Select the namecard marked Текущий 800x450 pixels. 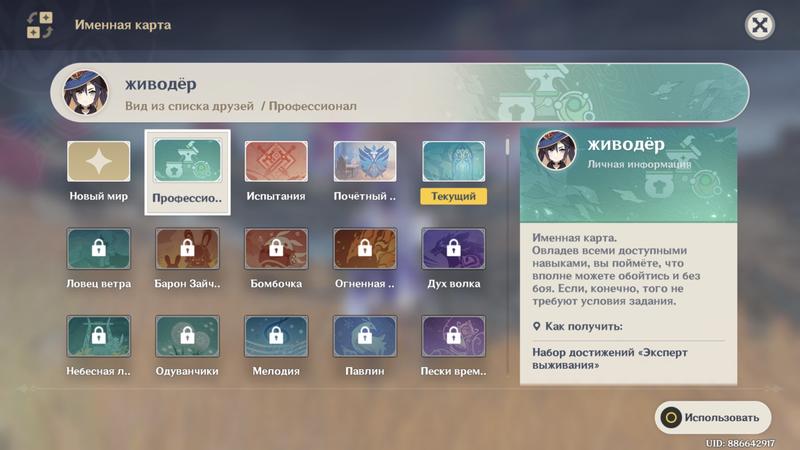tap(453, 161)
